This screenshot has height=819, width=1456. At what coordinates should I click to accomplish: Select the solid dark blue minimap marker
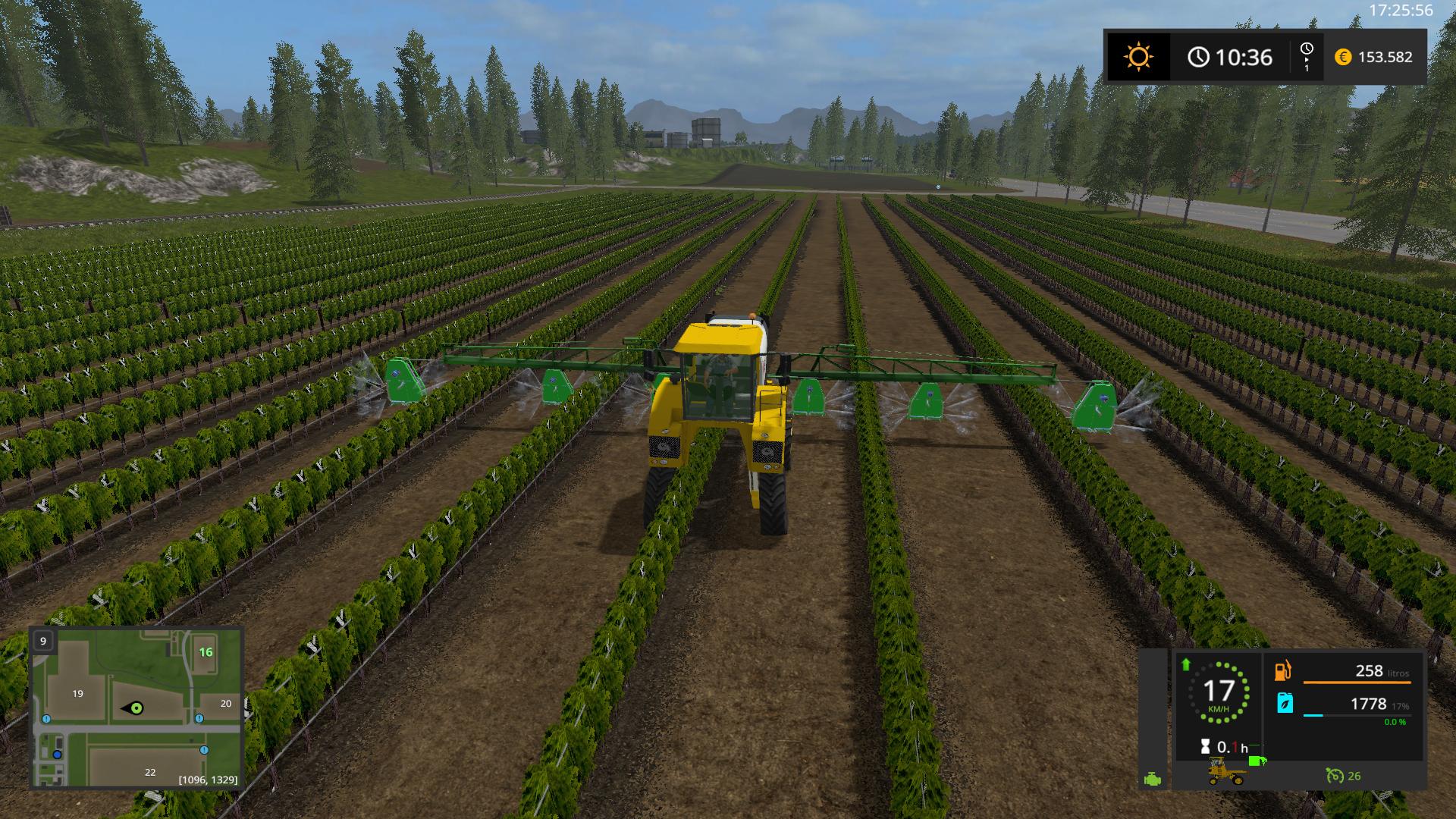click(57, 755)
